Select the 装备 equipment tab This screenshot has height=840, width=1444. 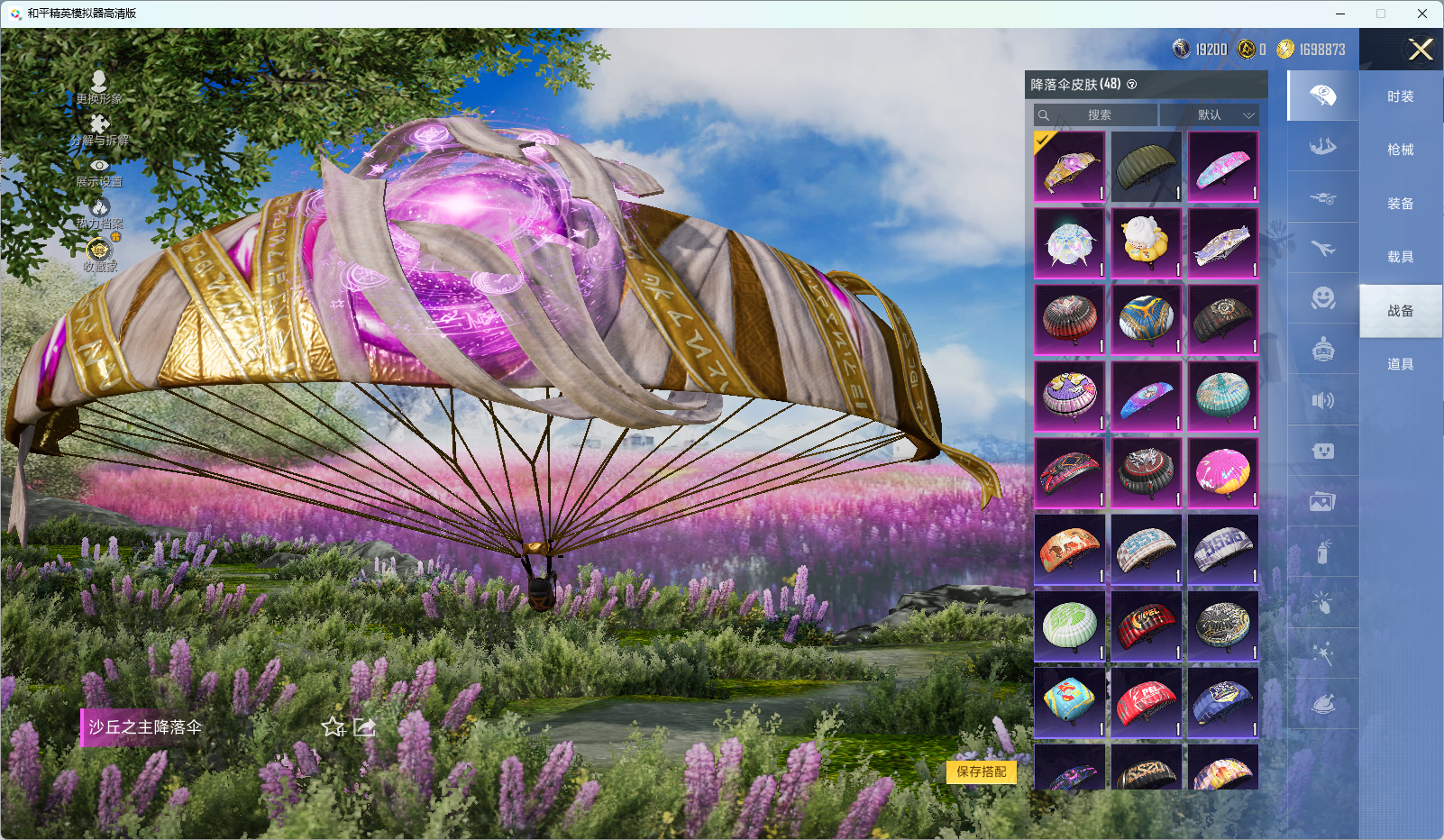click(x=1400, y=204)
